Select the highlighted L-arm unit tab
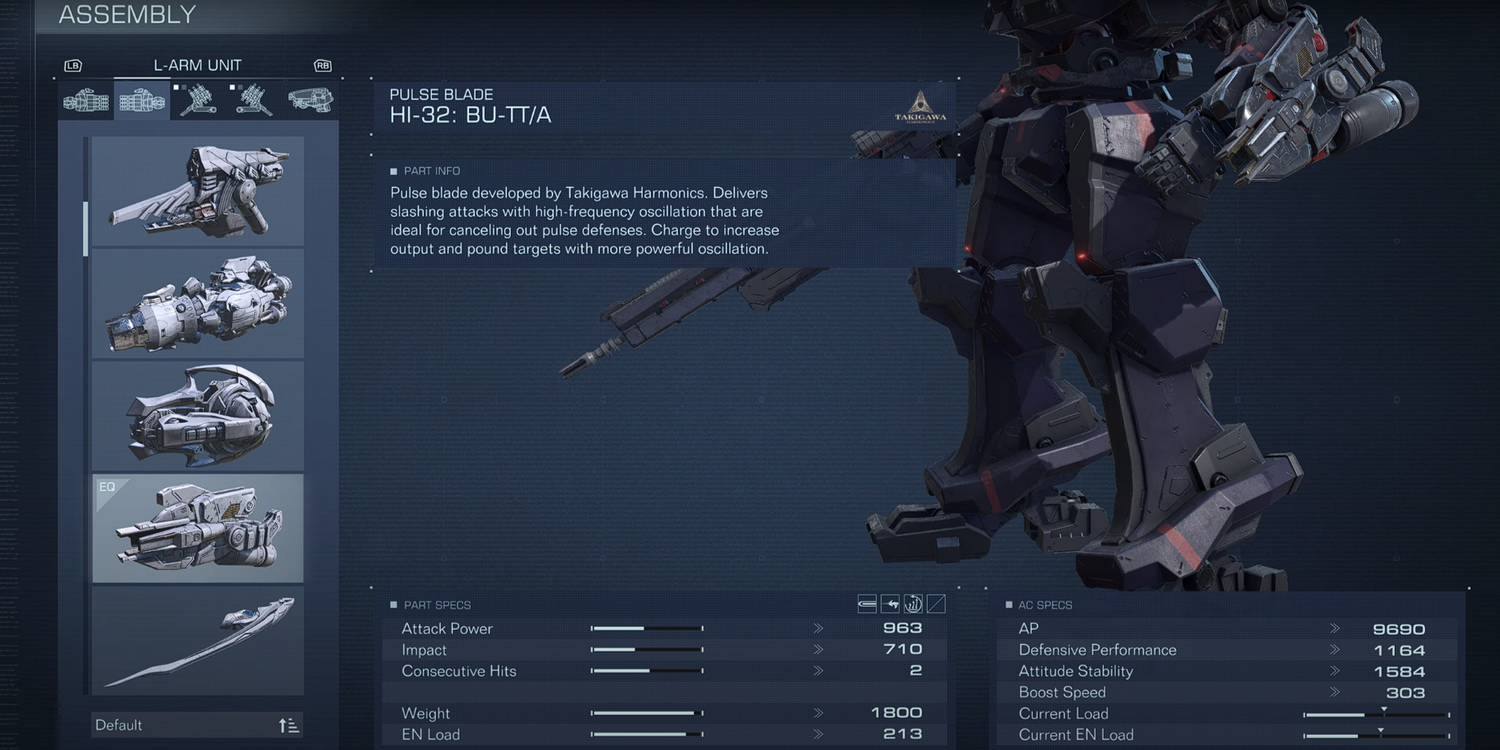 click(141, 101)
